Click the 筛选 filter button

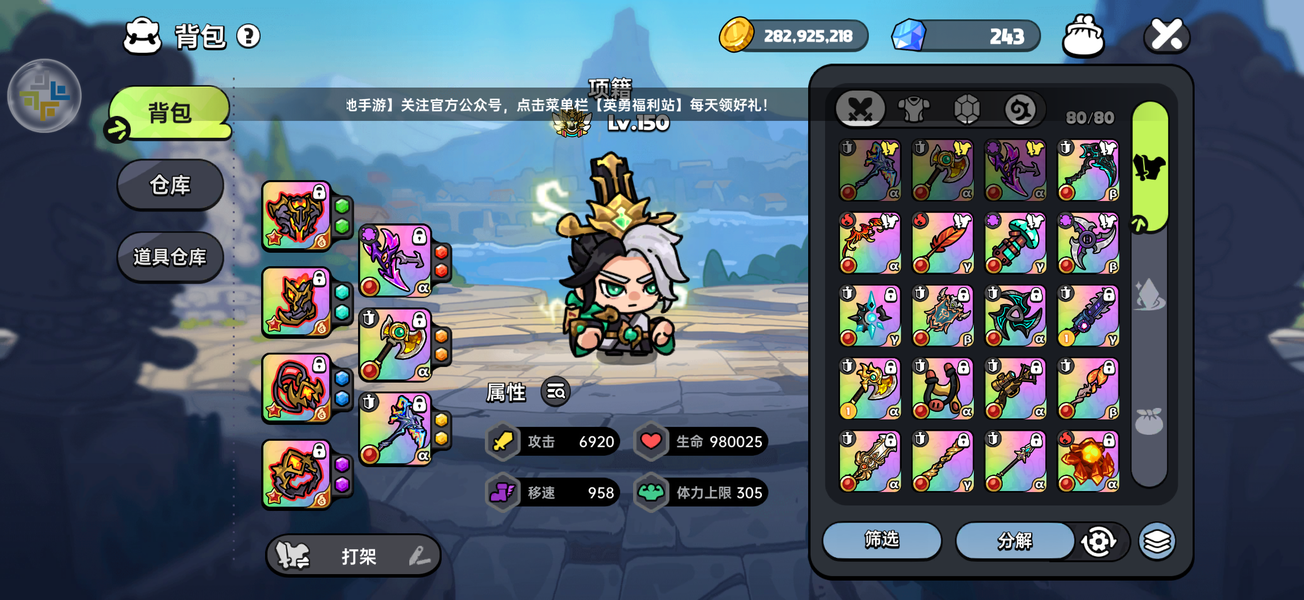(x=881, y=541)
